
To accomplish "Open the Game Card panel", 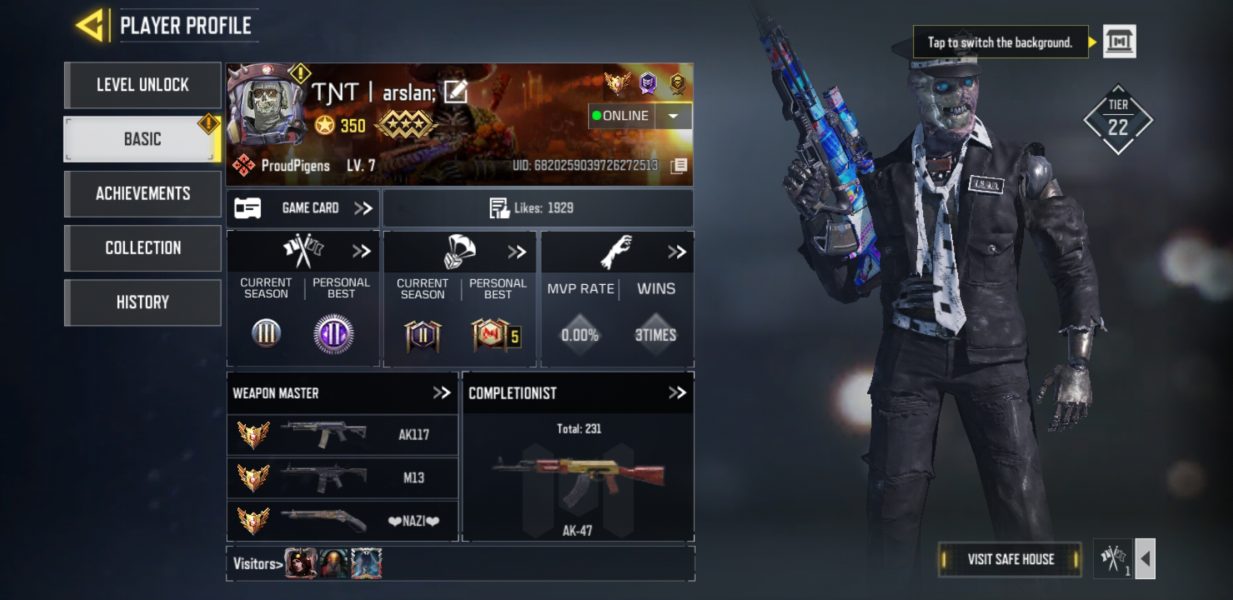I will coord(302,208).
